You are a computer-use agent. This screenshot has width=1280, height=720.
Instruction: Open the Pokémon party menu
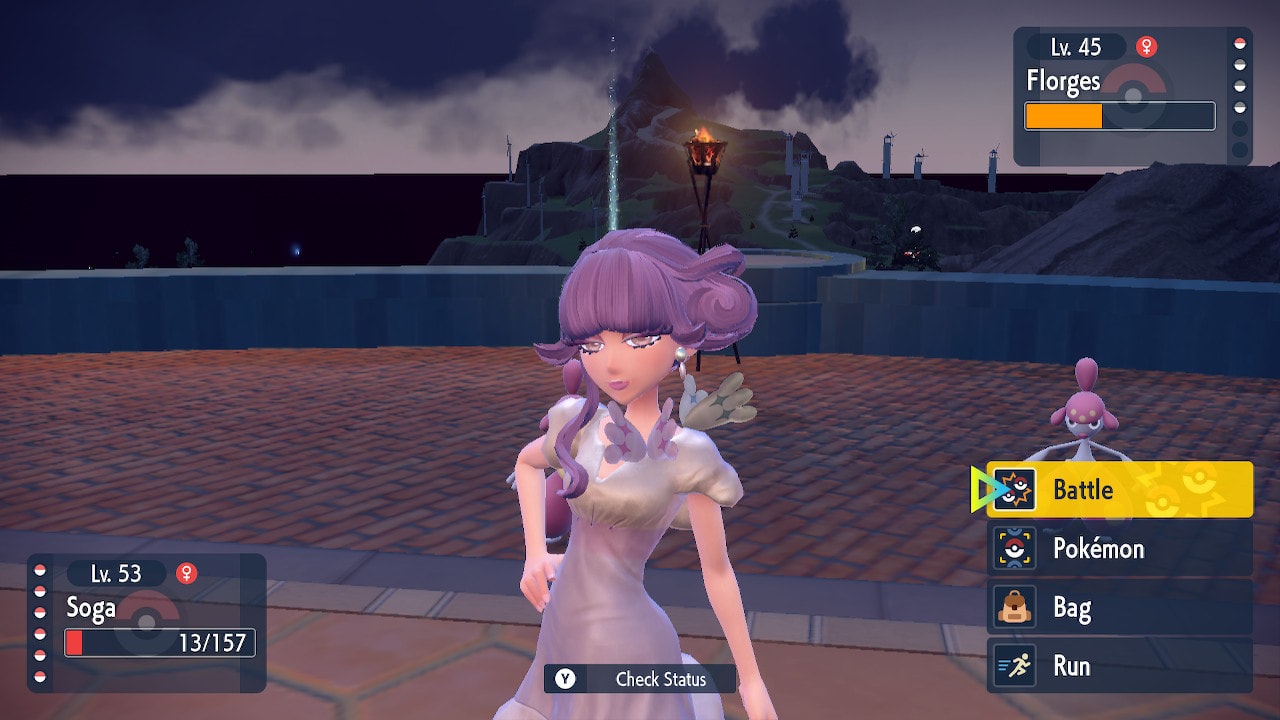[1120, 548]
